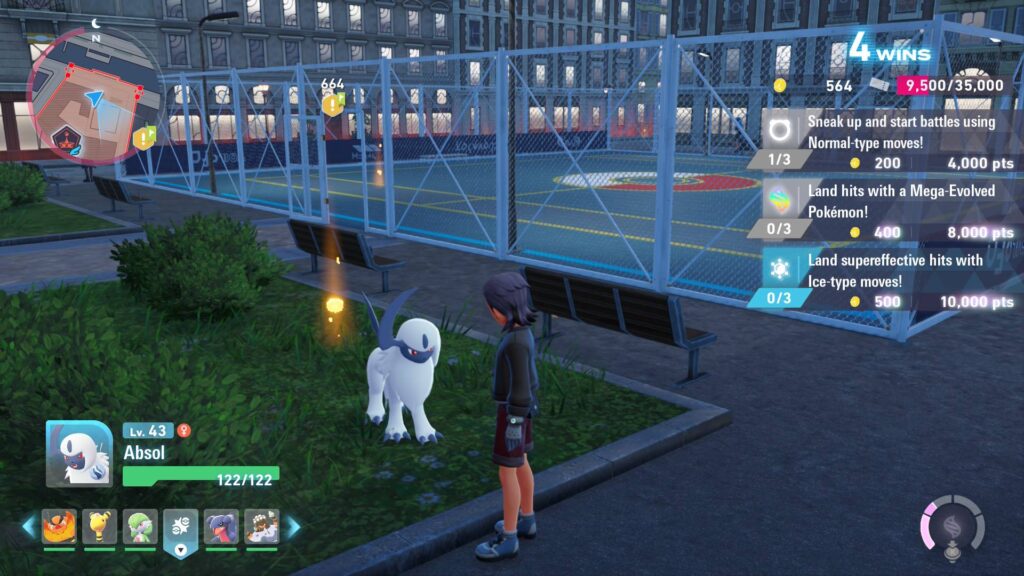
Task: Click the left arrow of the party bar
Action: 28,527
